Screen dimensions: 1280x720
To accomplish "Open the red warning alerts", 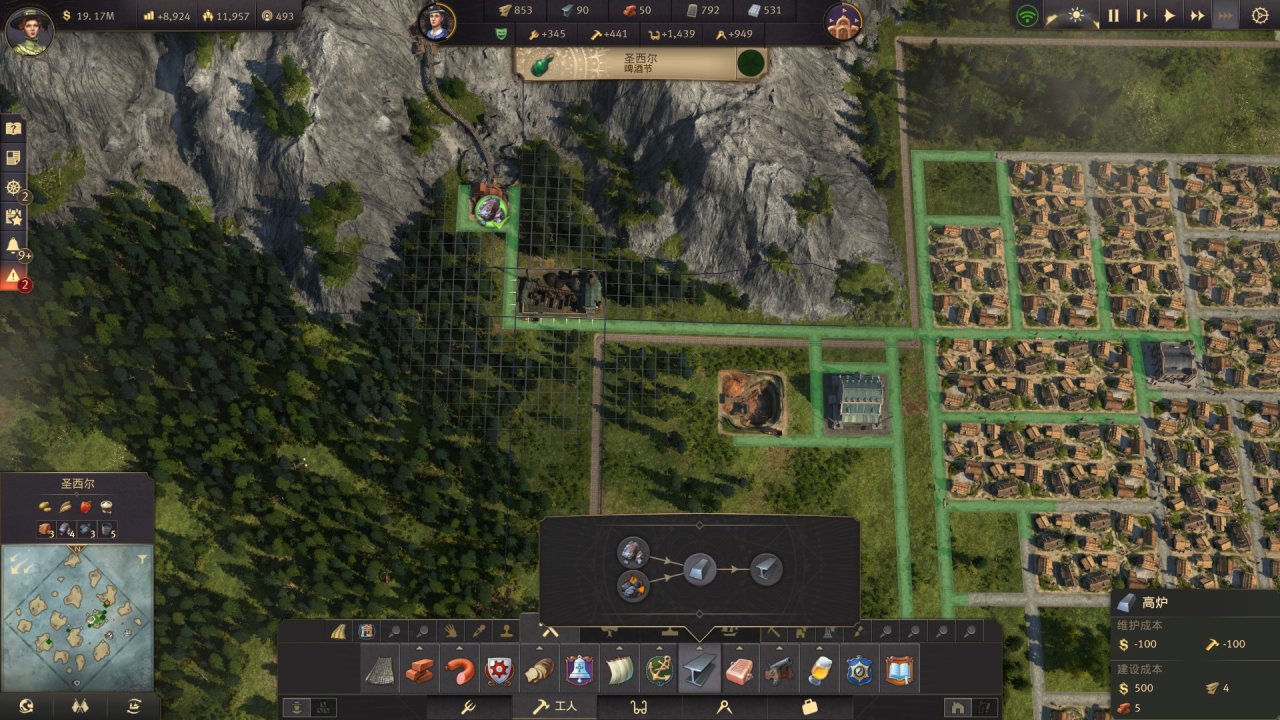I will (13, 276).
